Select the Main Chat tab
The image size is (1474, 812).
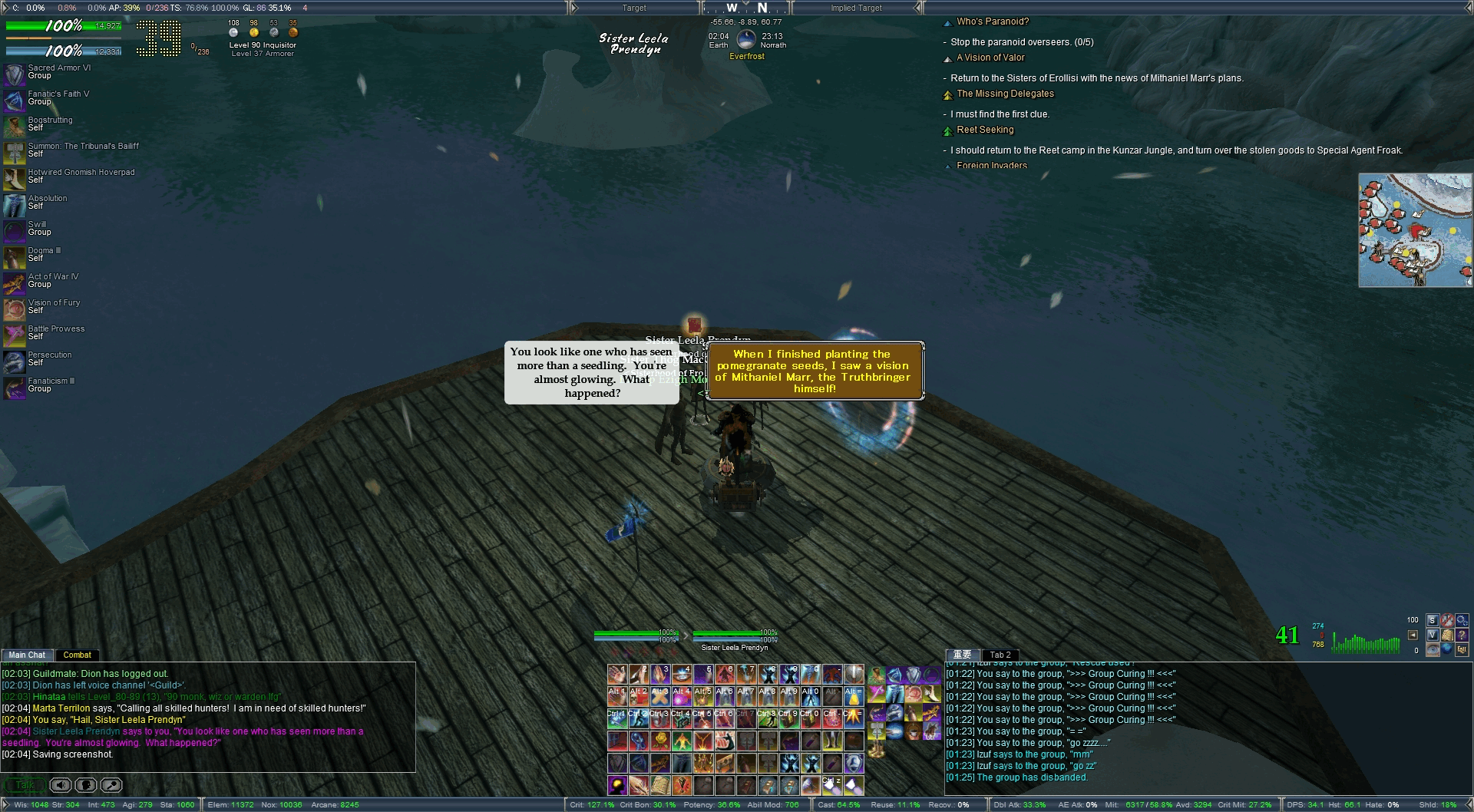[x=27, y=655]
